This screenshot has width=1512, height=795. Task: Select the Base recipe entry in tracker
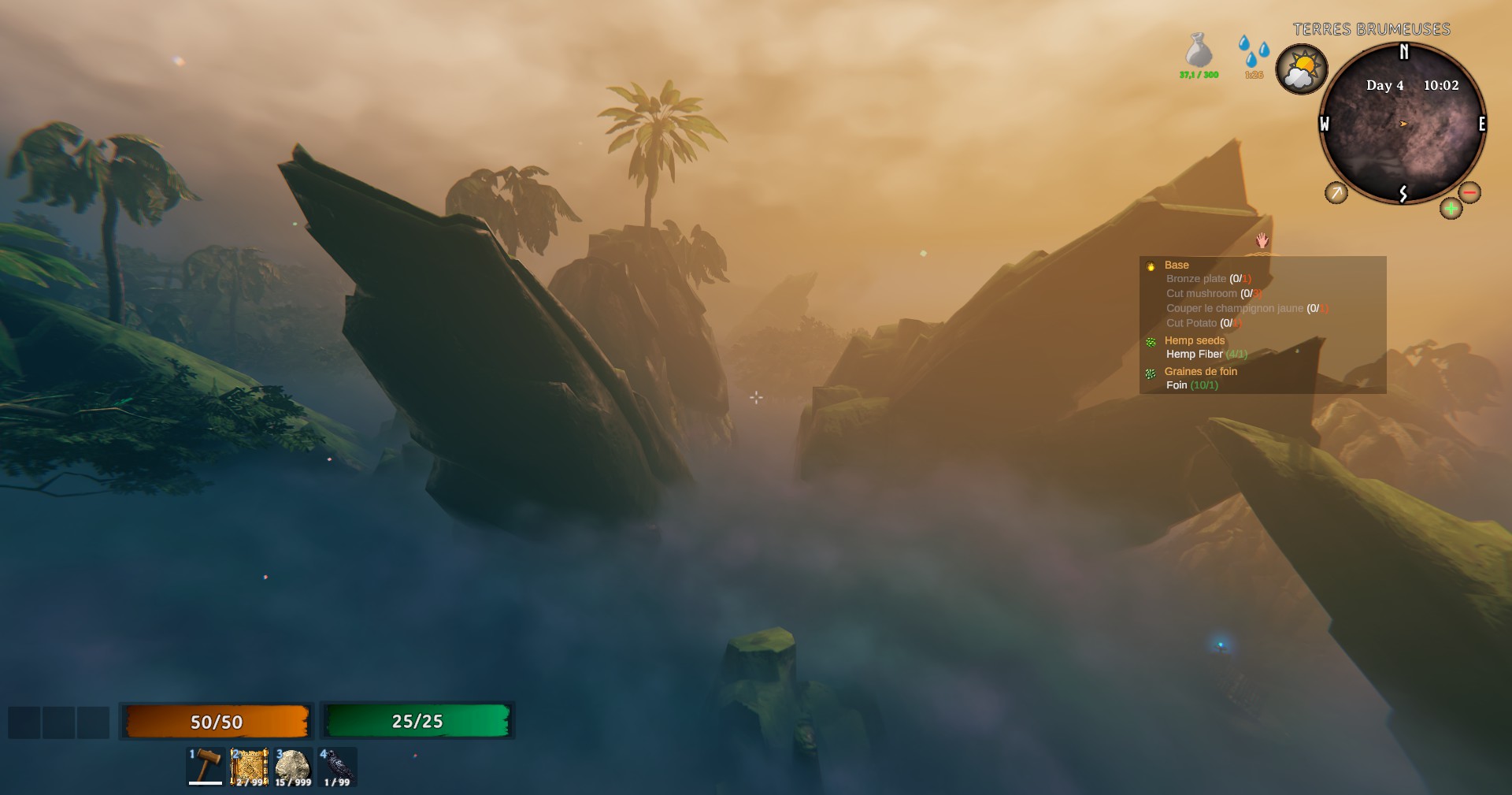(1177, 266)
